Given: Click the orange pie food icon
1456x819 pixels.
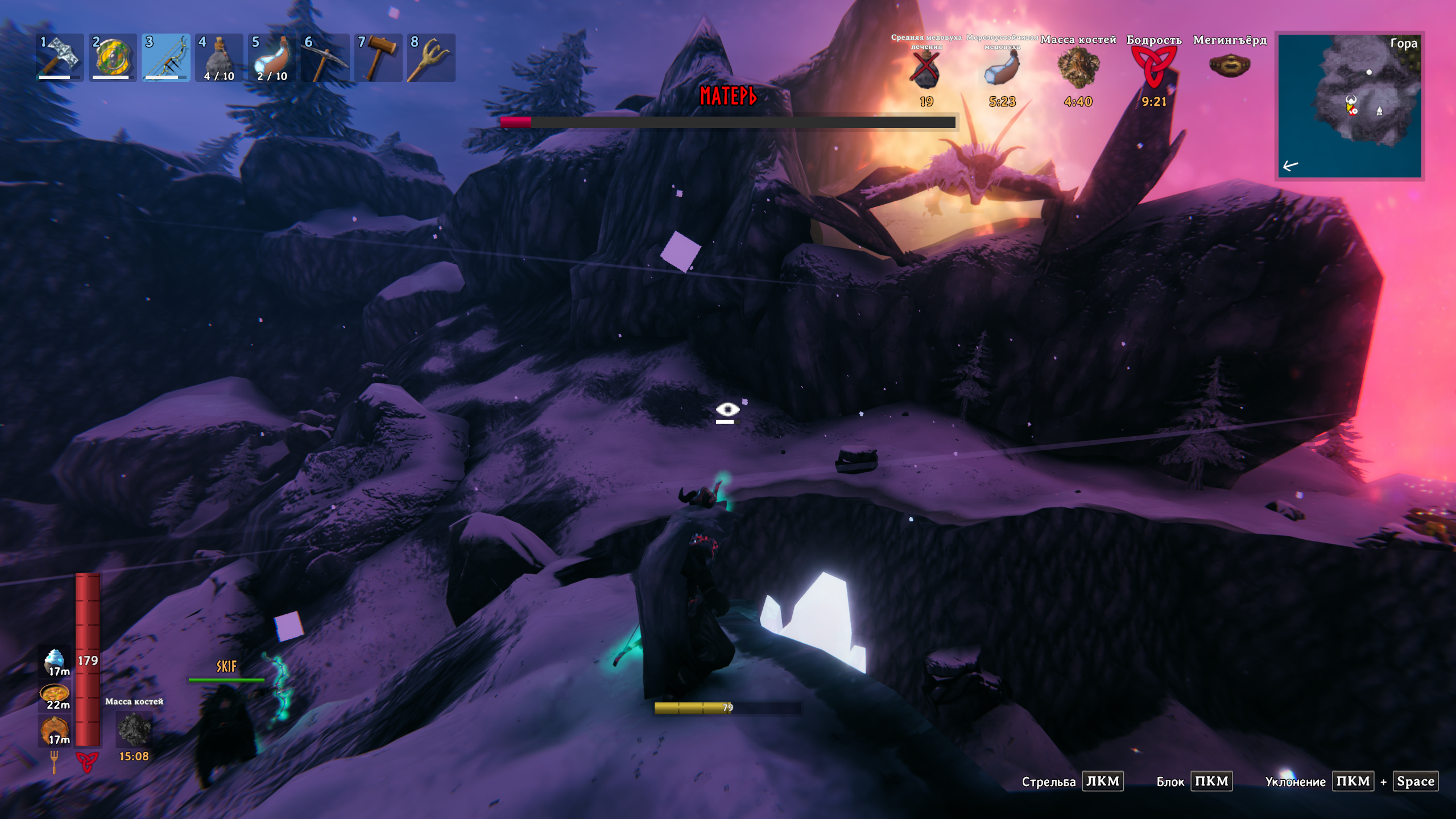Looking at the screenshot, I should pos(55,729).
